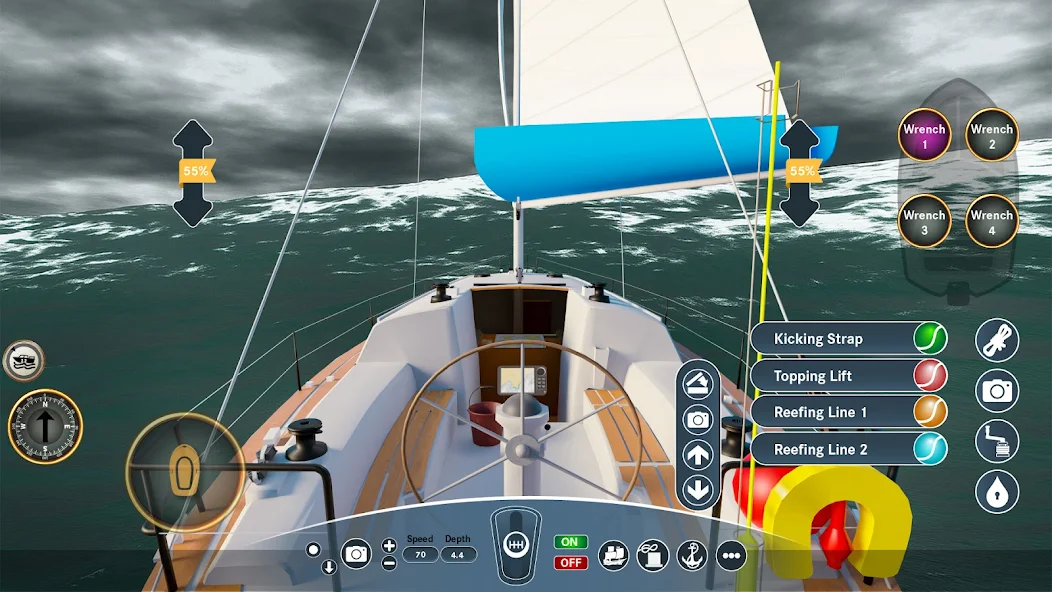Click the mooring bollard rope icon
This screenshot has height=592, width=1052.
(652, 555)
